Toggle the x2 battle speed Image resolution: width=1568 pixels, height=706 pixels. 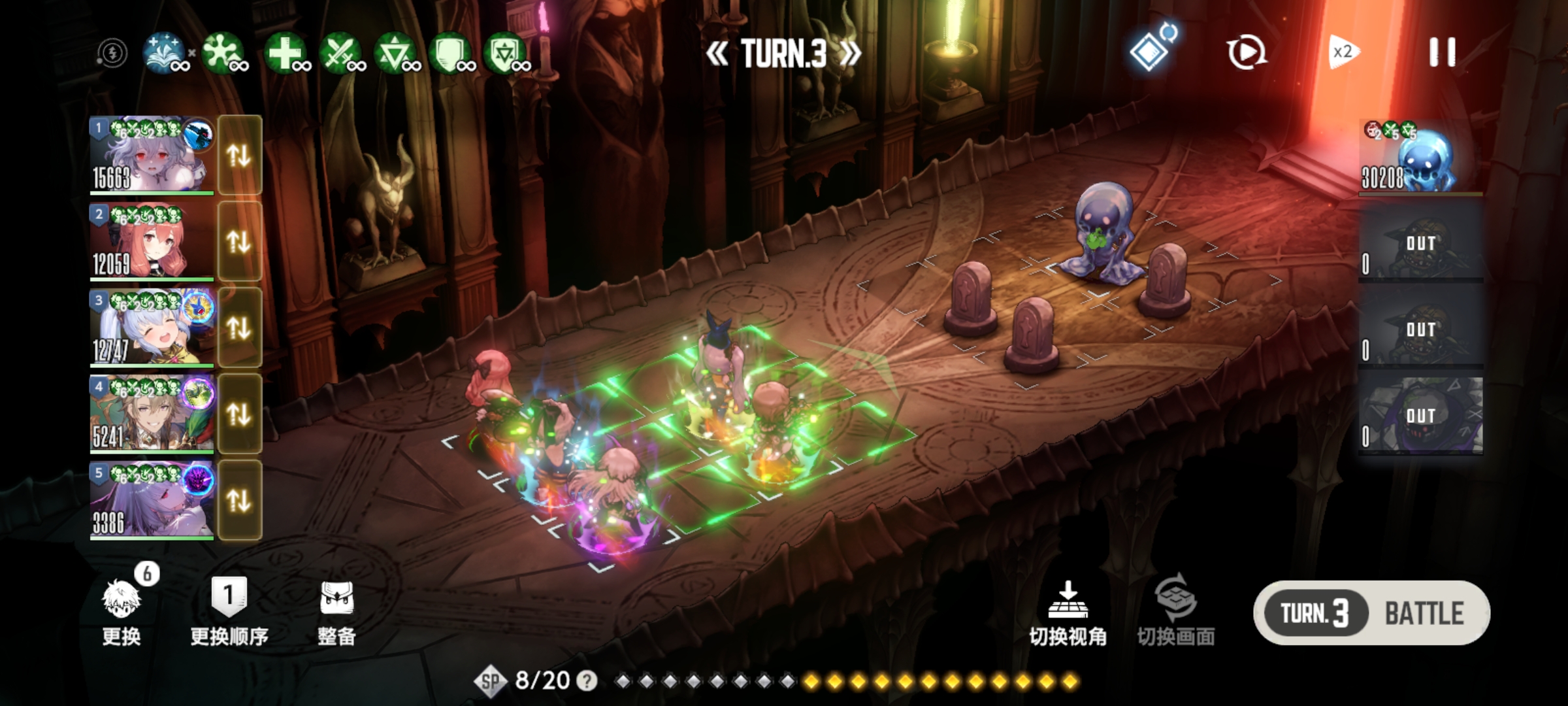(x=1343, y=52)
